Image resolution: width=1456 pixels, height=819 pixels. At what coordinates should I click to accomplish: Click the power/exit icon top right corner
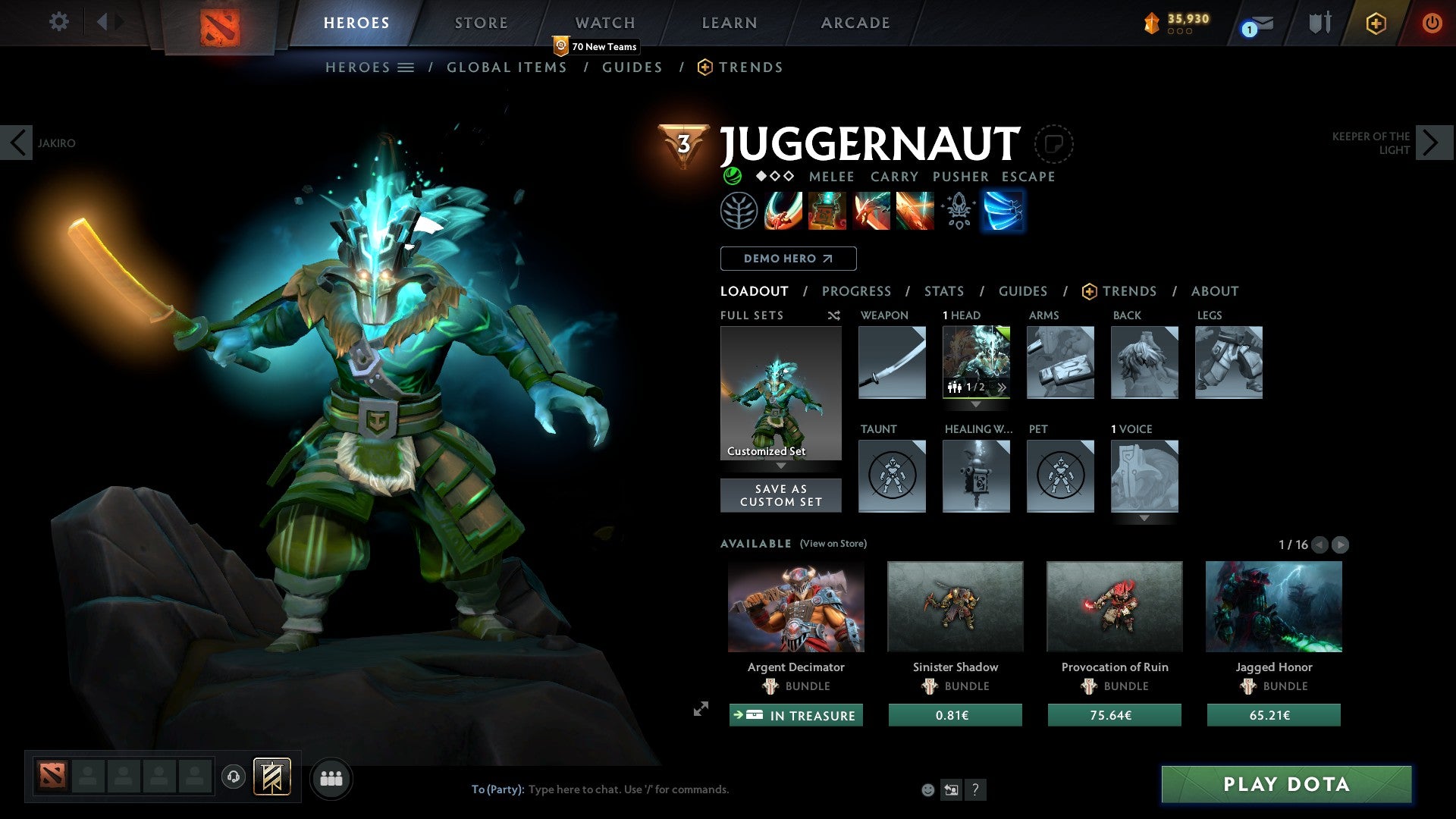point(1432,22)
